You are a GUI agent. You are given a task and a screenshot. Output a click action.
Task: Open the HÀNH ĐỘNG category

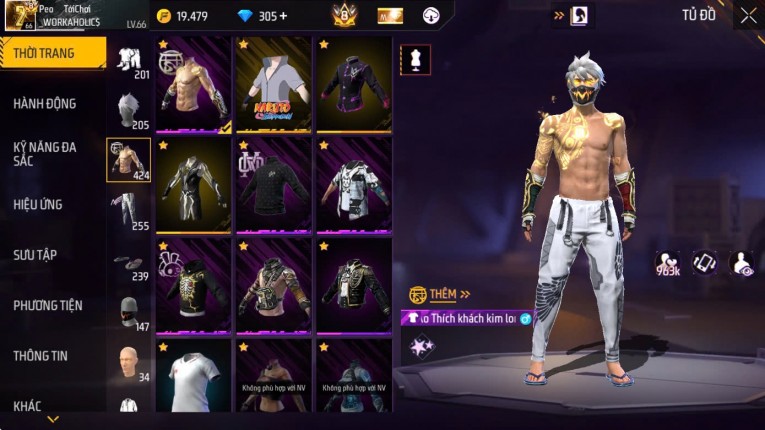pos(45,103)
